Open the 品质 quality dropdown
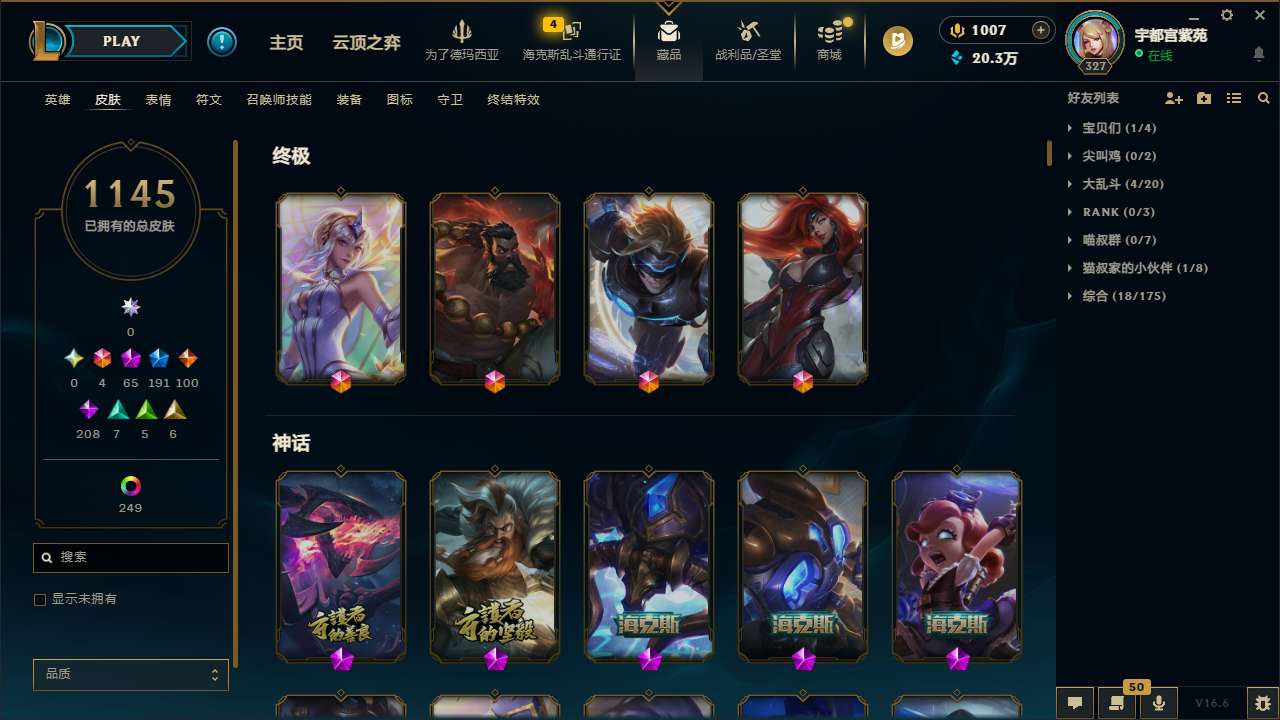The height and width of the screenshot is (720, 1280). click(130, 674)
